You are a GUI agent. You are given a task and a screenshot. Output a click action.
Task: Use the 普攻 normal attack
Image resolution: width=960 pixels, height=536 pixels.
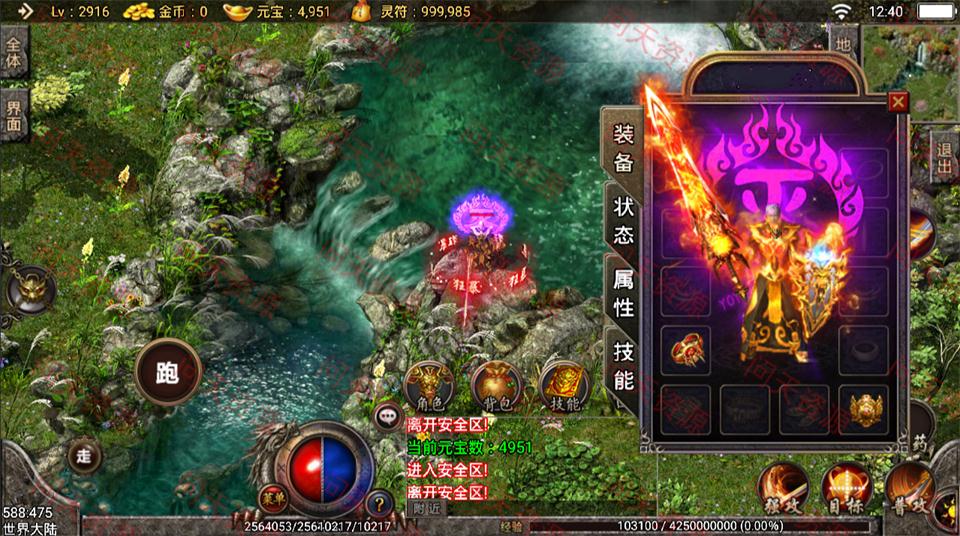[x=908, y=487]
